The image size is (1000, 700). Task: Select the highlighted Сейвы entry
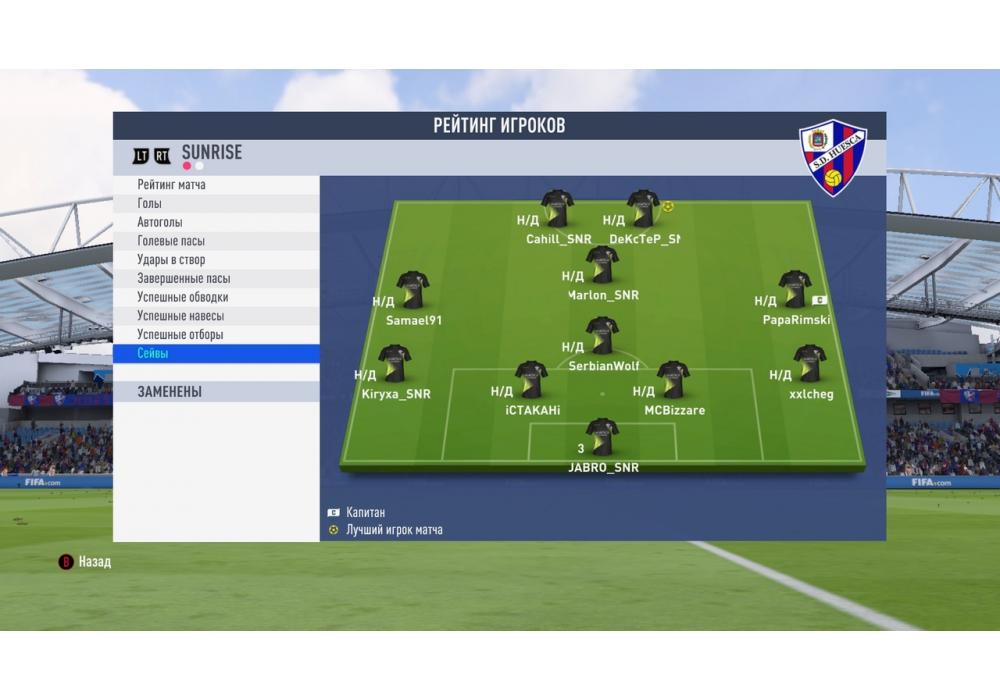pos(153,354)
